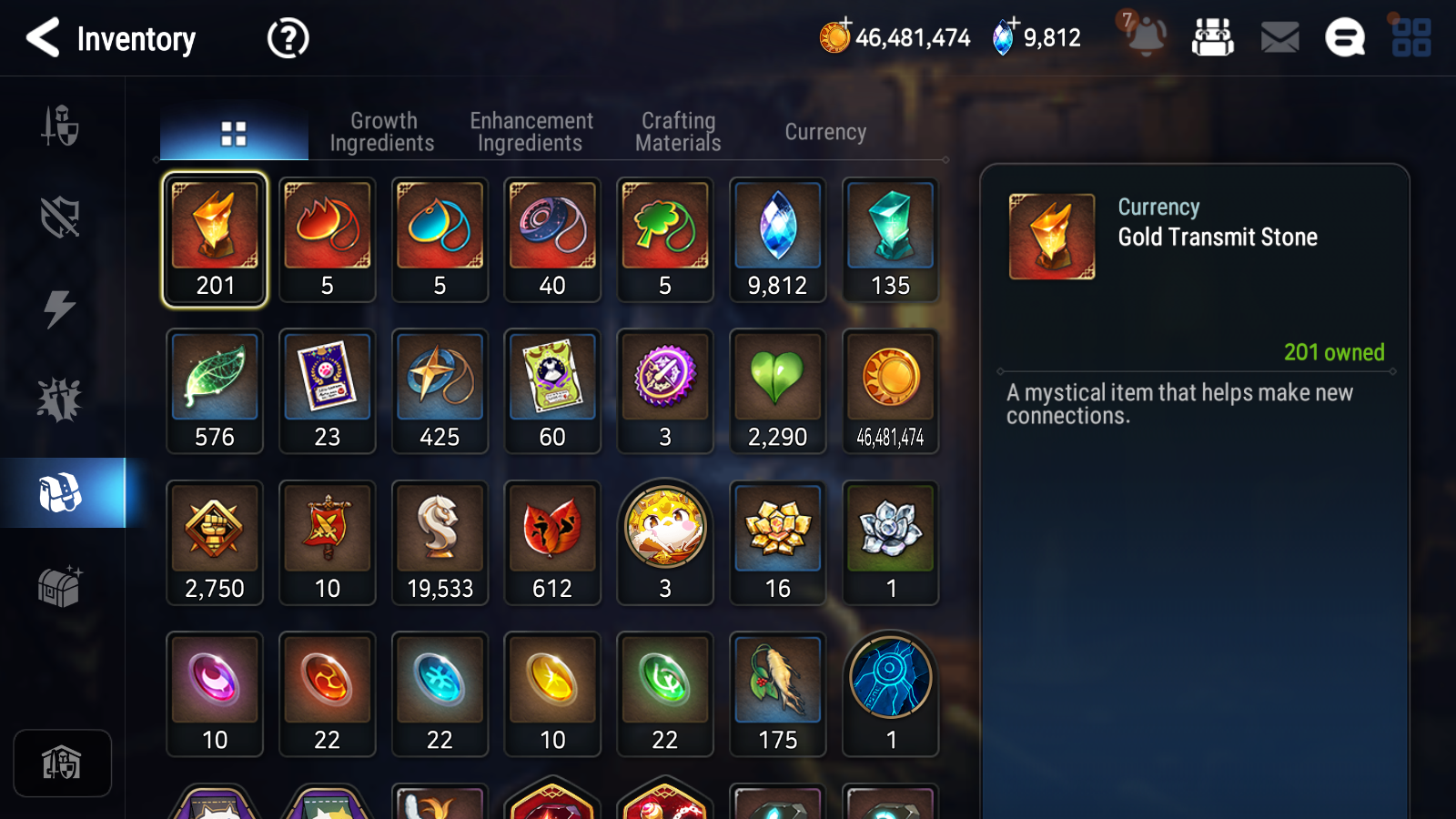Choose the green leaf item with 576
The height and width of the screenshot is (819, 1456).
pyautogui.click(x=215, y=390)
